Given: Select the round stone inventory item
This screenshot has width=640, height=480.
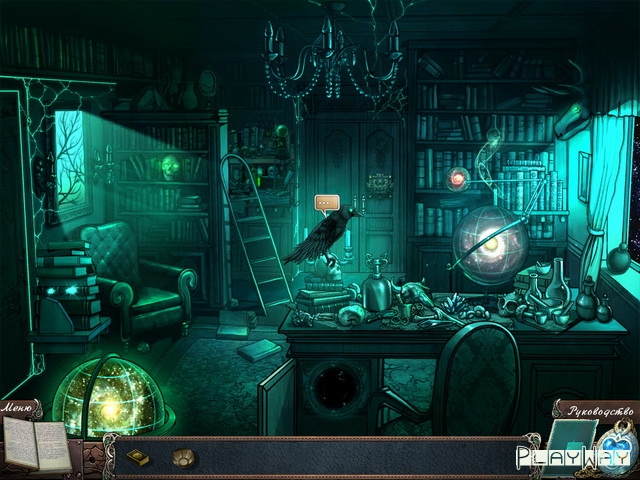Looking at the screenshot, I should tap(184, 458).
